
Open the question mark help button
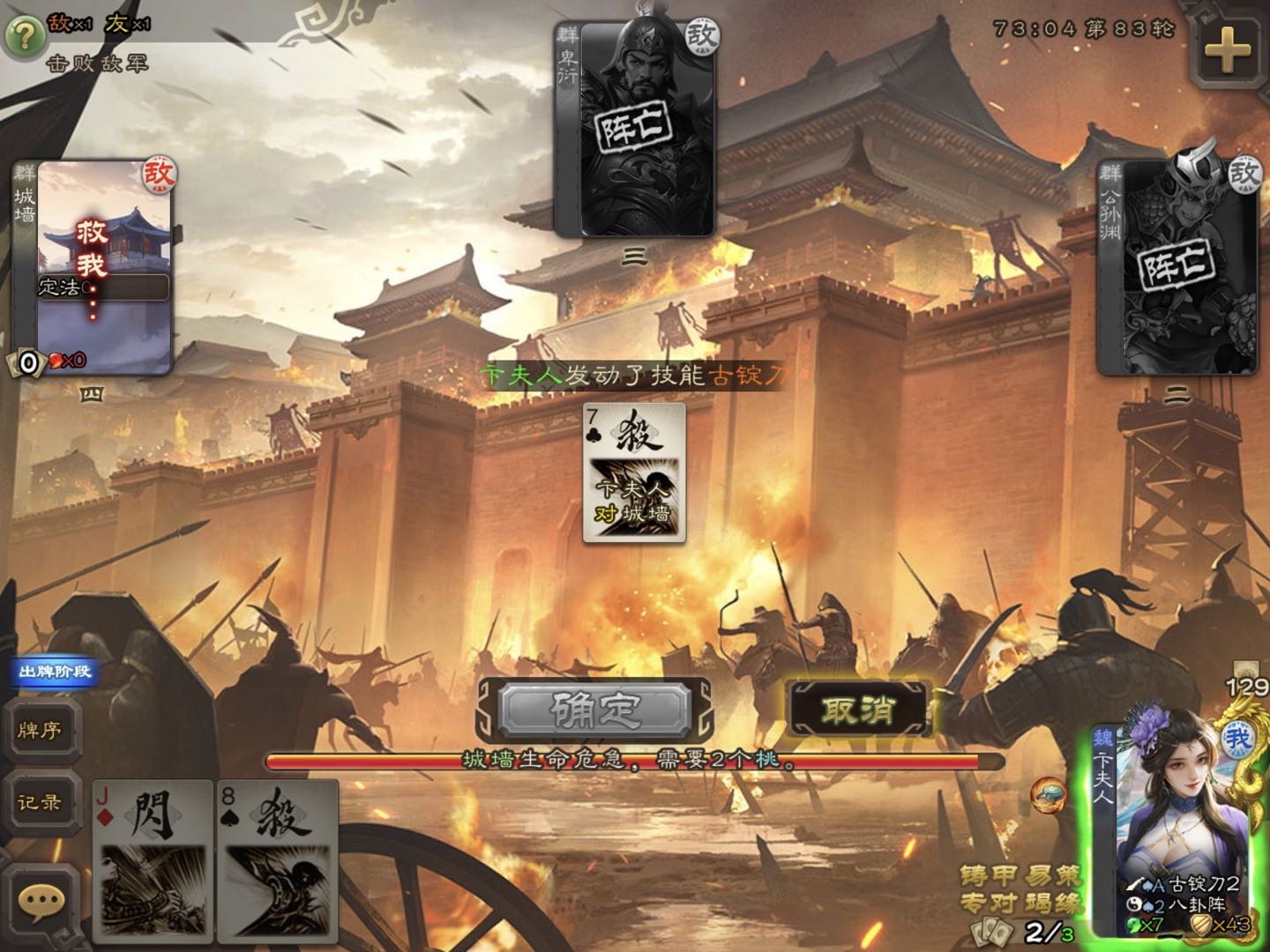click(26, 36)
